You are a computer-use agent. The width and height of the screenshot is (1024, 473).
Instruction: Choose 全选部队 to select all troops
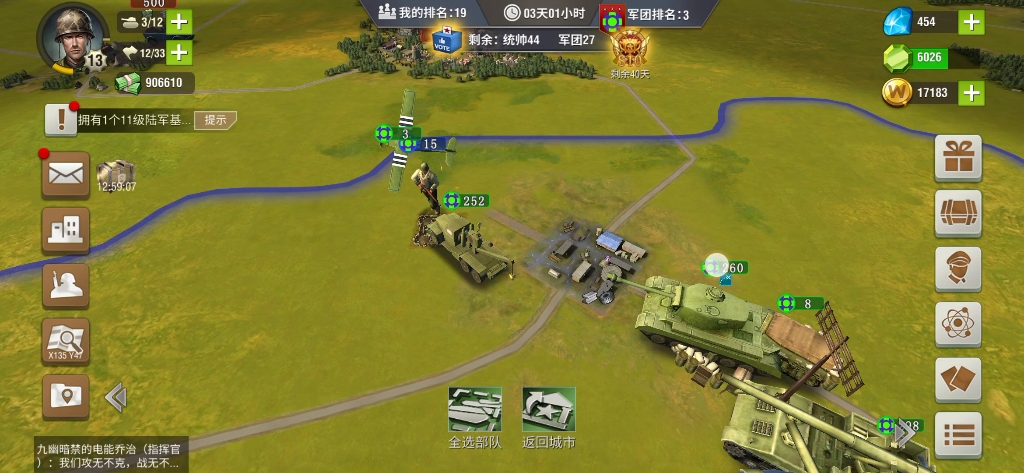point(474,417)
